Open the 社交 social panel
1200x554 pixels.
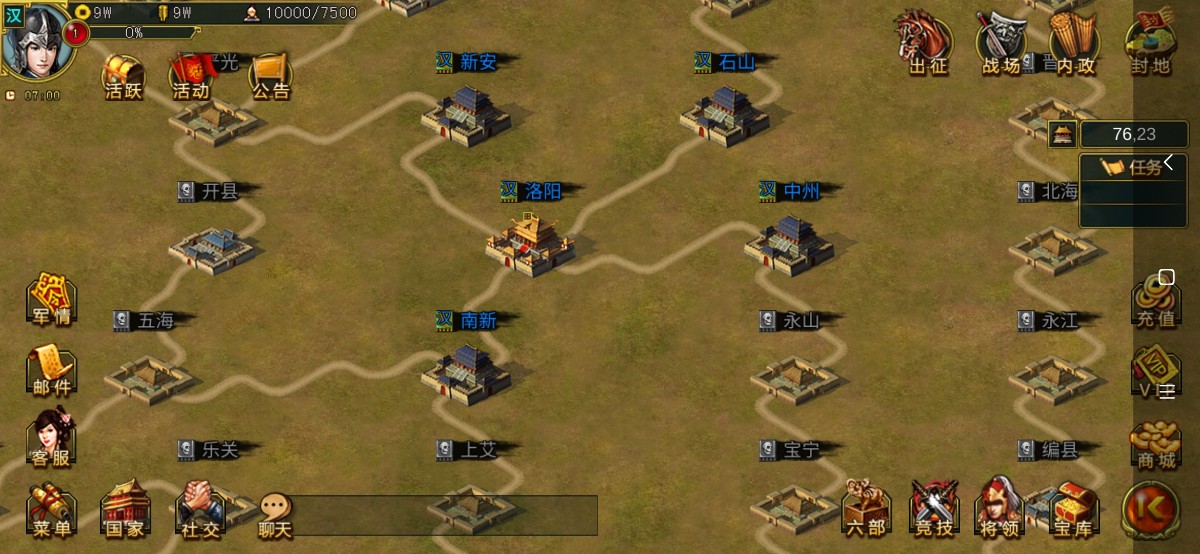coord(200,510)
